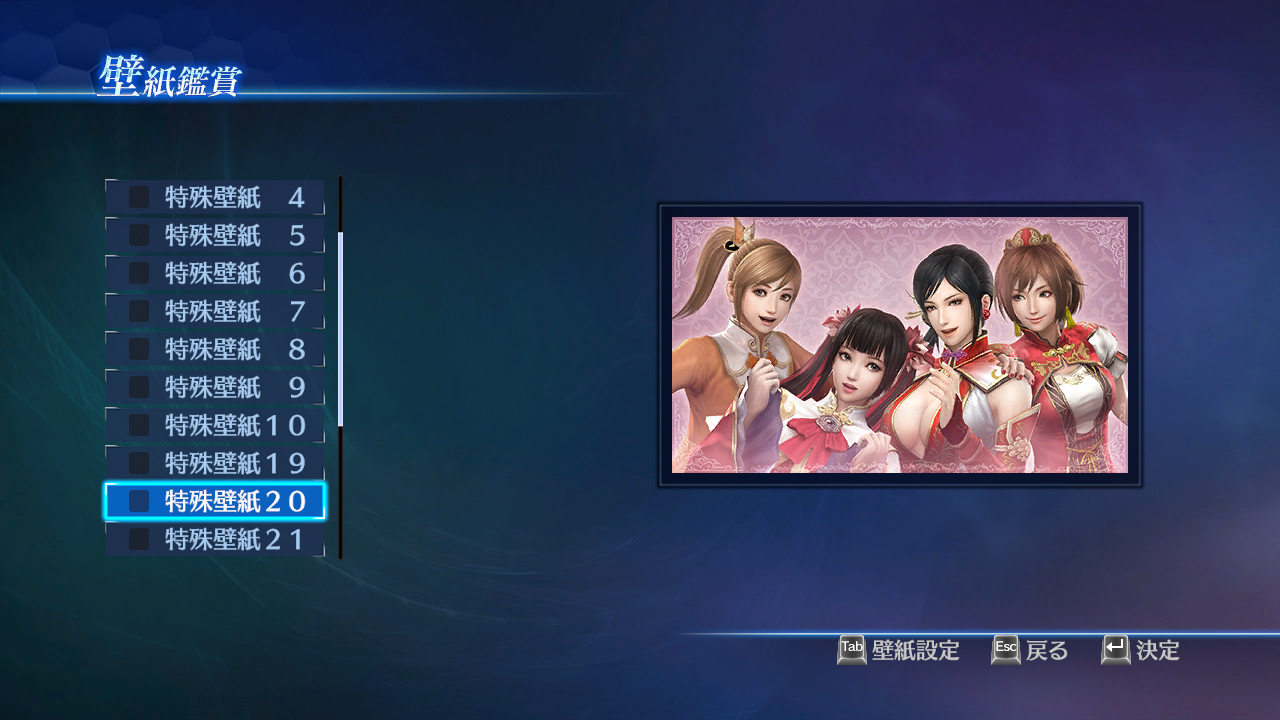Viewport: 1280px width, 720px height.
Task: Click the Enter key icon beside 決定
Action: (x=1113, y=650)
